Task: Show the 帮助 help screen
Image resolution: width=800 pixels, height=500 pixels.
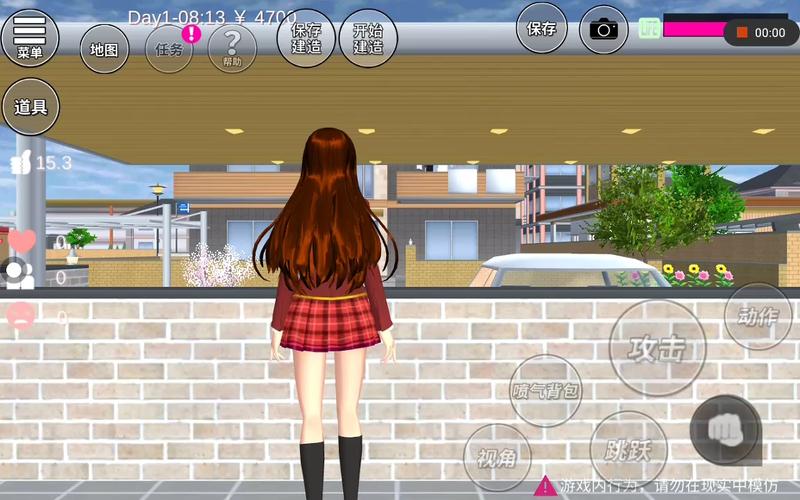Action: (x=232, y=48)
